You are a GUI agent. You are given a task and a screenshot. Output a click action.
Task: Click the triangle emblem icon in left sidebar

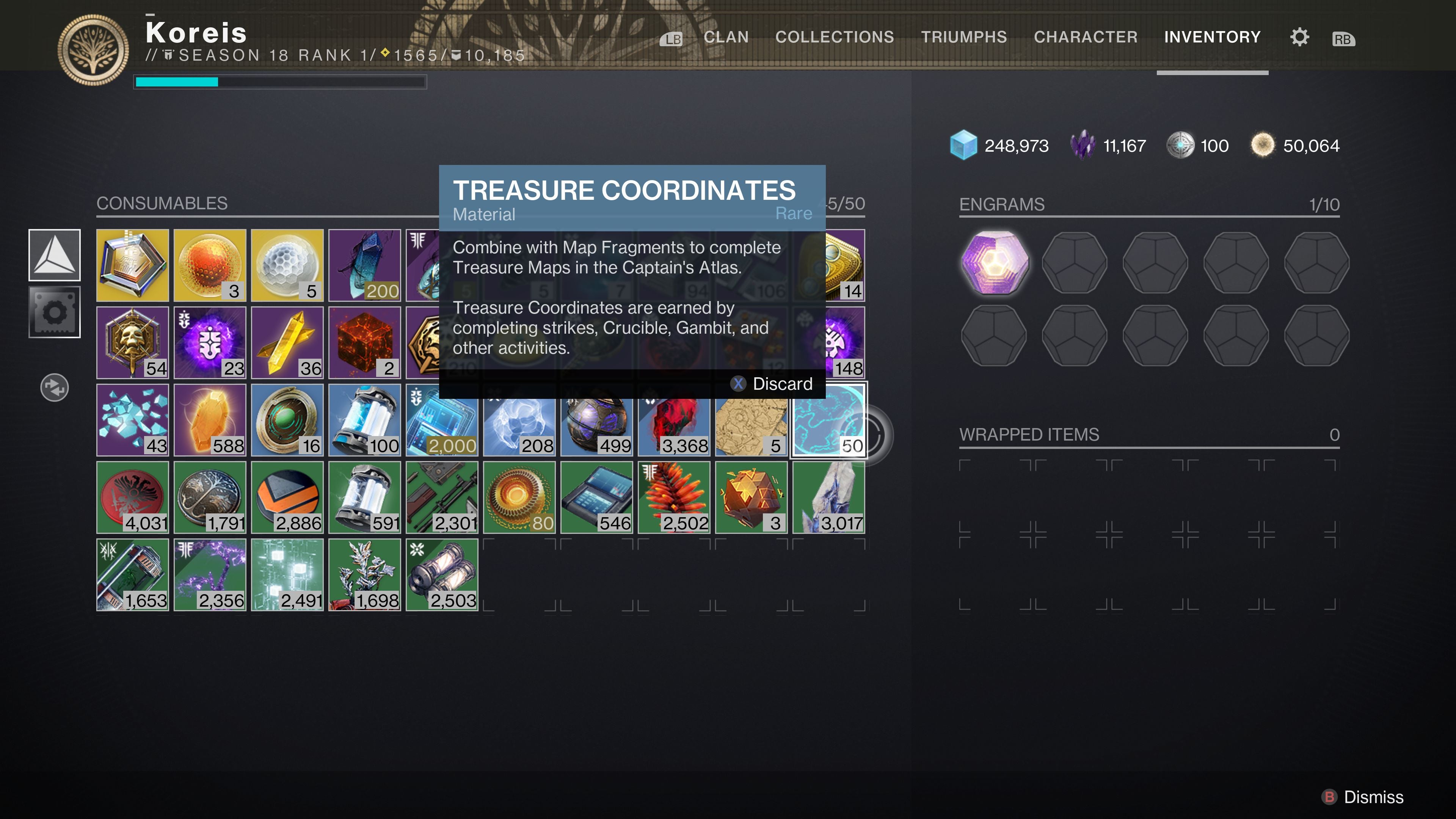pyautogui.click(x=54, y=256)
